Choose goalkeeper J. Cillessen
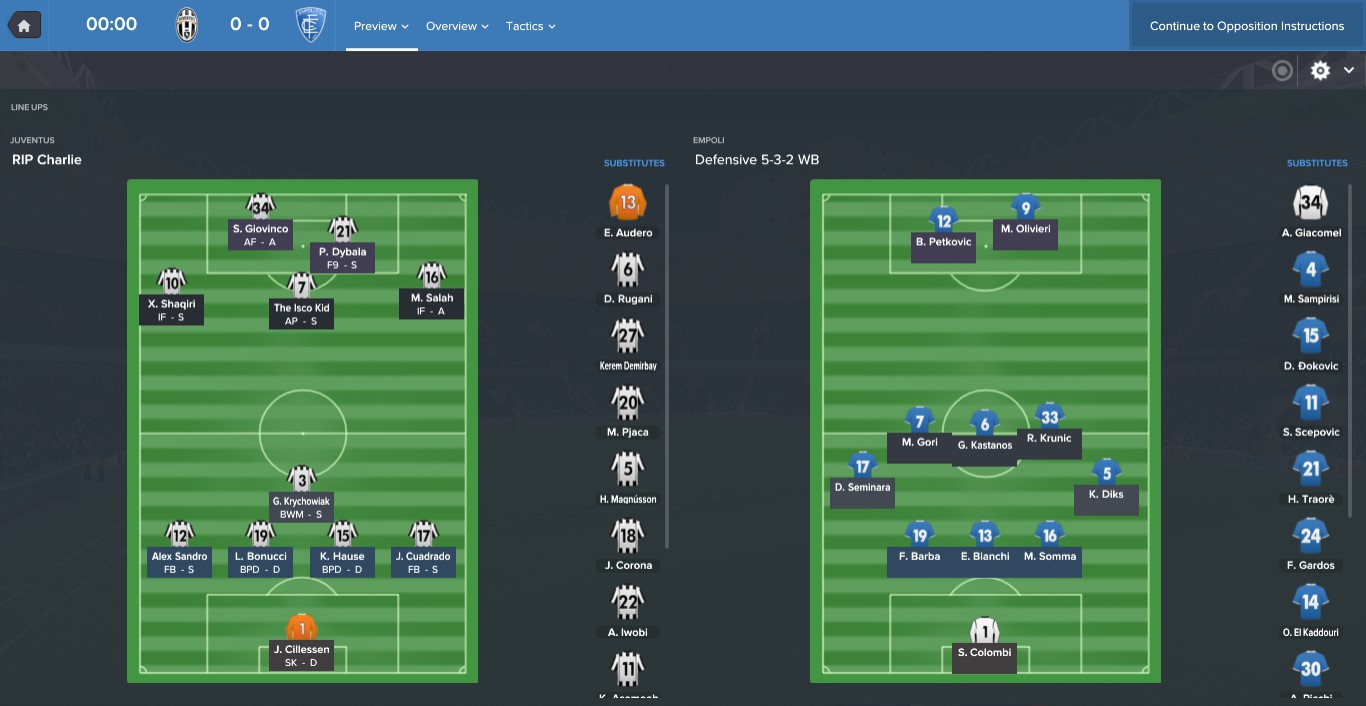Screen dimensions: 1366x706 [x=301, y=628]
